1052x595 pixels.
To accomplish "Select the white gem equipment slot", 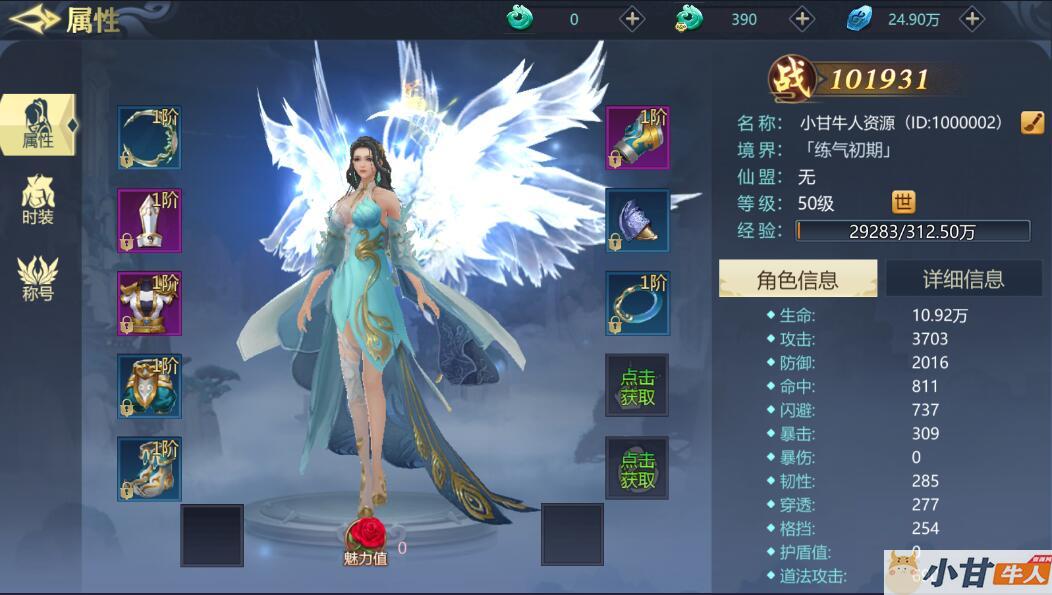I will coord(149,220).
